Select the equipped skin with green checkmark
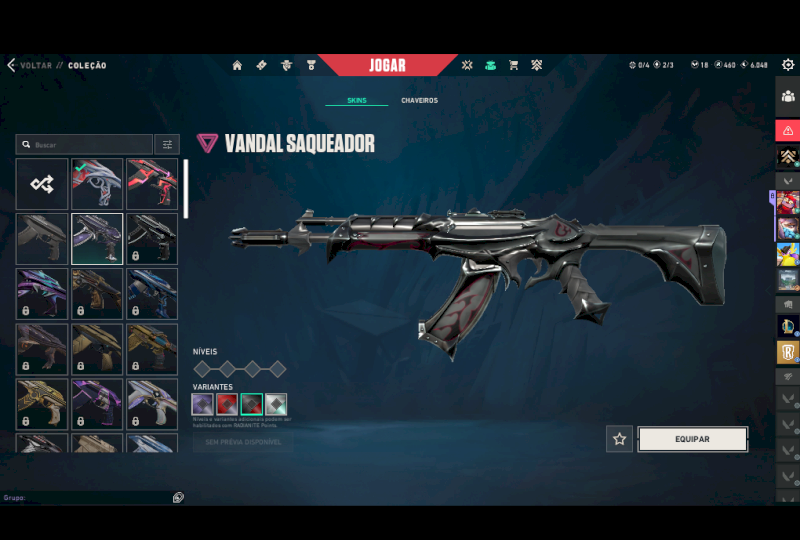 pos(97,184)
